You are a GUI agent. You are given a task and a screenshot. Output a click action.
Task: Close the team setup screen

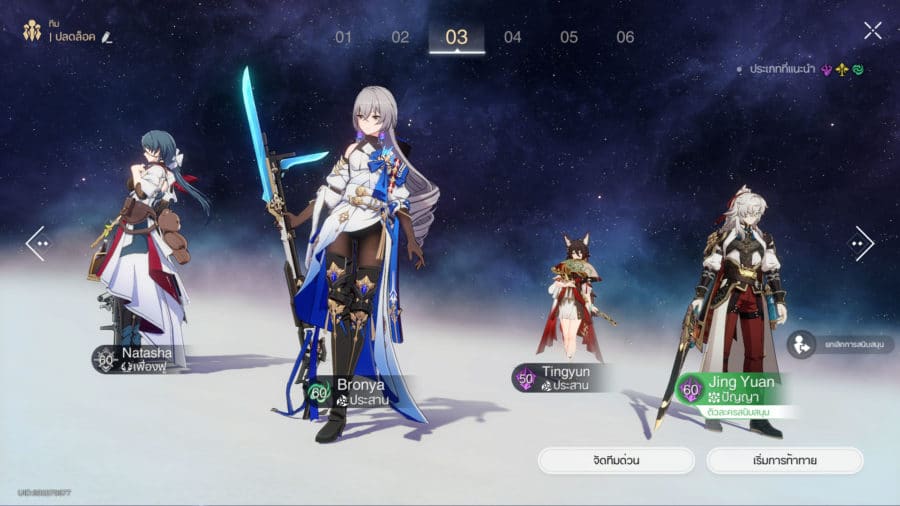click(x=873, y=31)
